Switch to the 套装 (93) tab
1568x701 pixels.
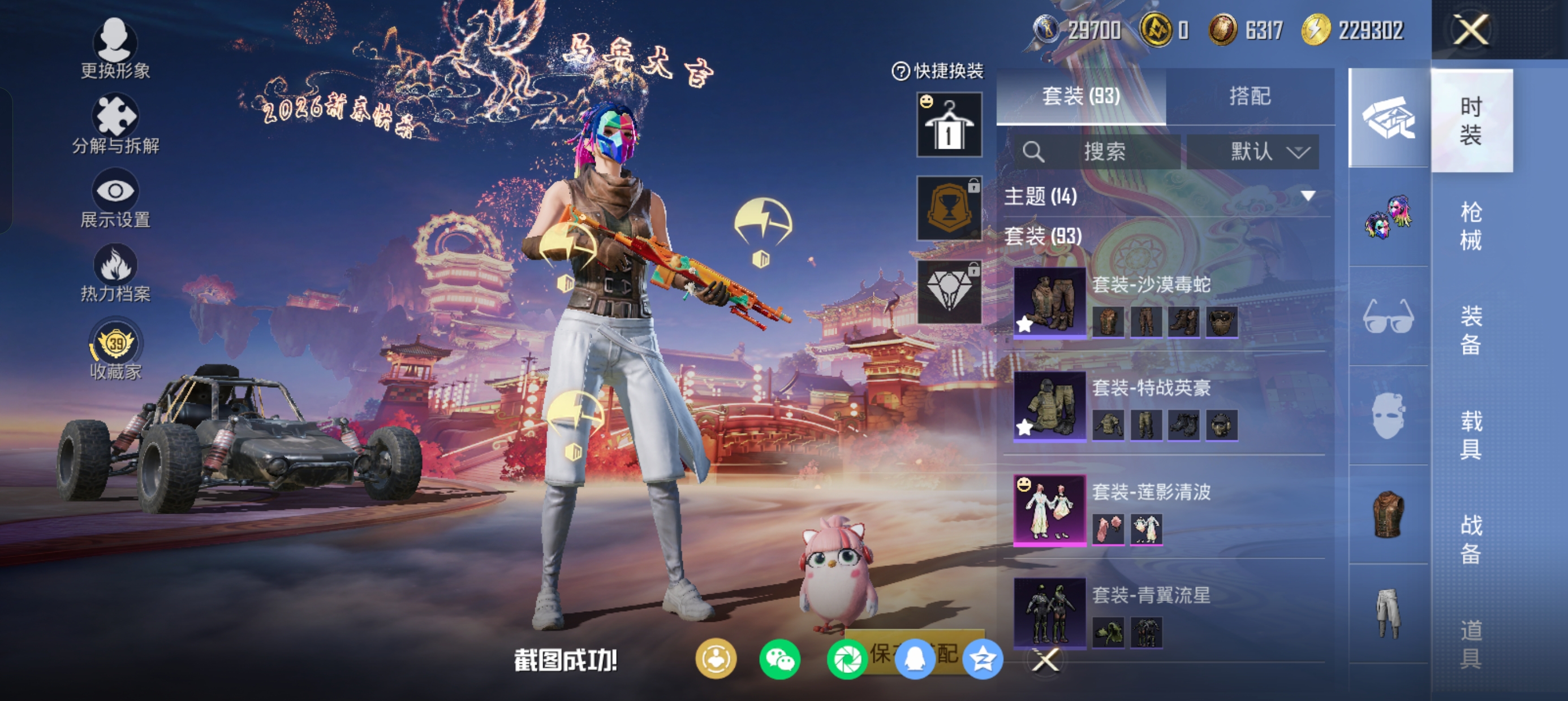click(1080, 96)
